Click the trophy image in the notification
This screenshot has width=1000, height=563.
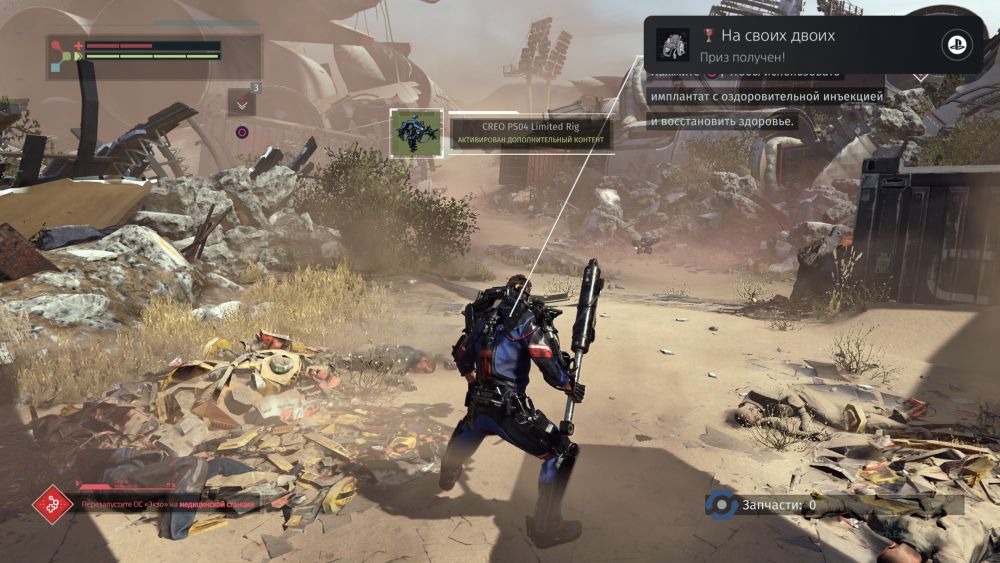coord(673,45)
